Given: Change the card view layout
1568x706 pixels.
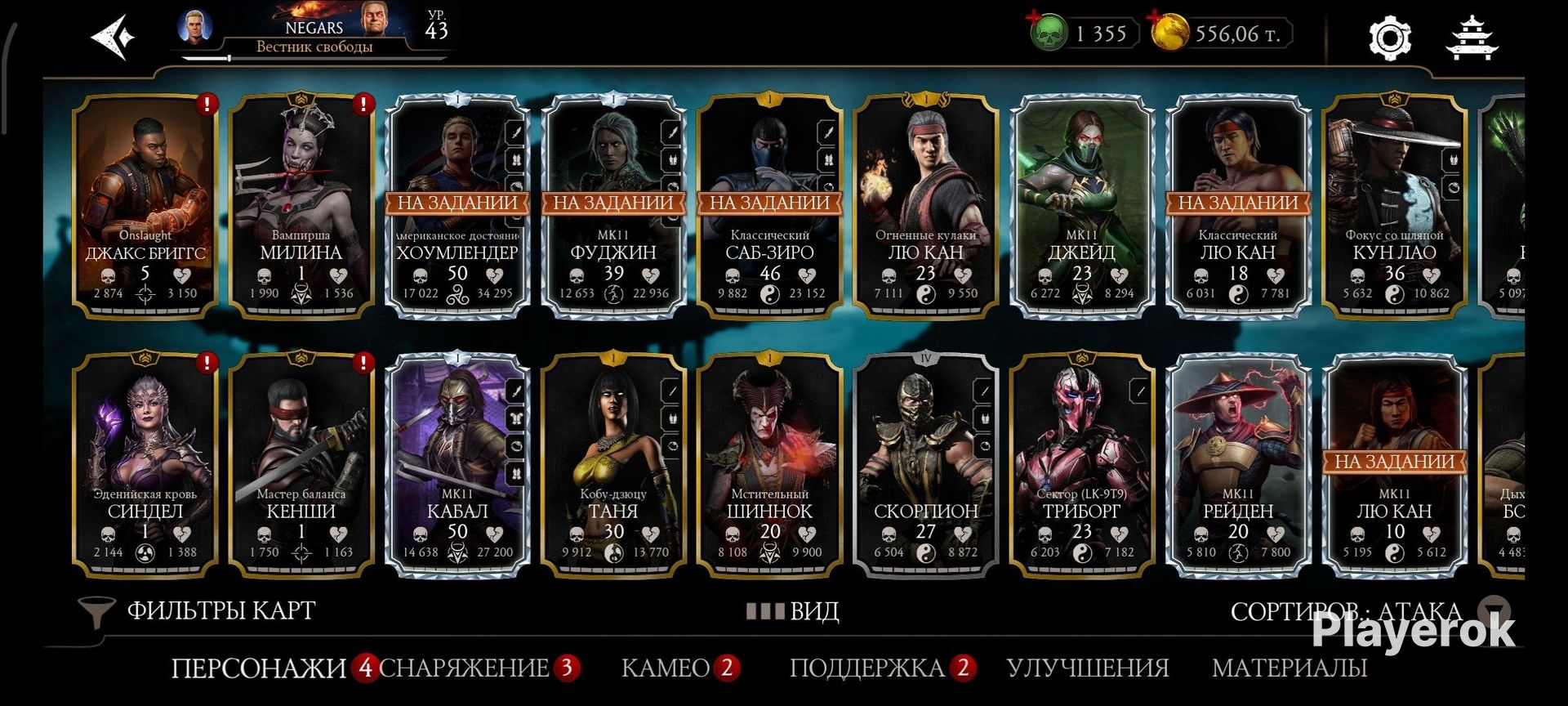Looking at the screenshot, I should (793, 611).
